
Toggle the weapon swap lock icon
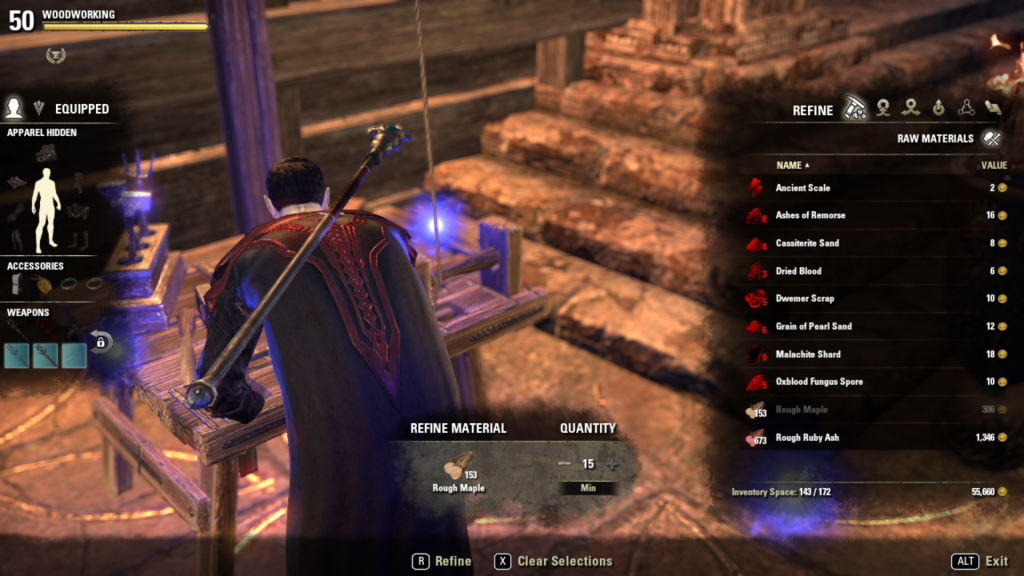pyautogui.click(x=100, y=342)
